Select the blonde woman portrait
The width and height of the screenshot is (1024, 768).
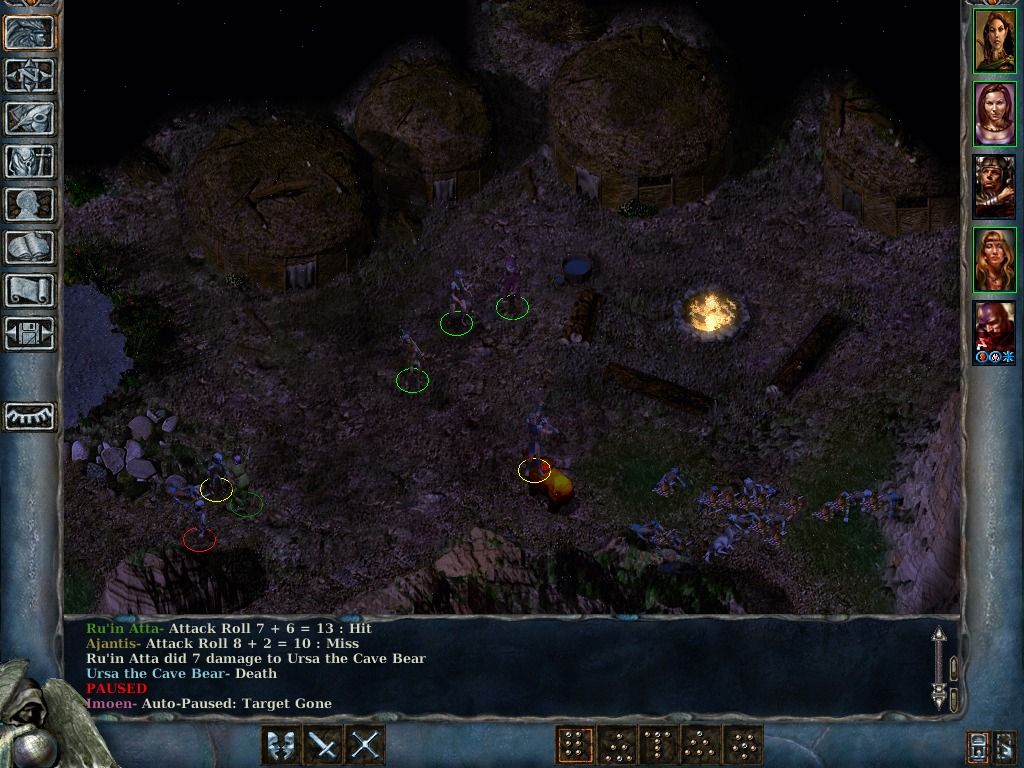click(x=995, y=260)
